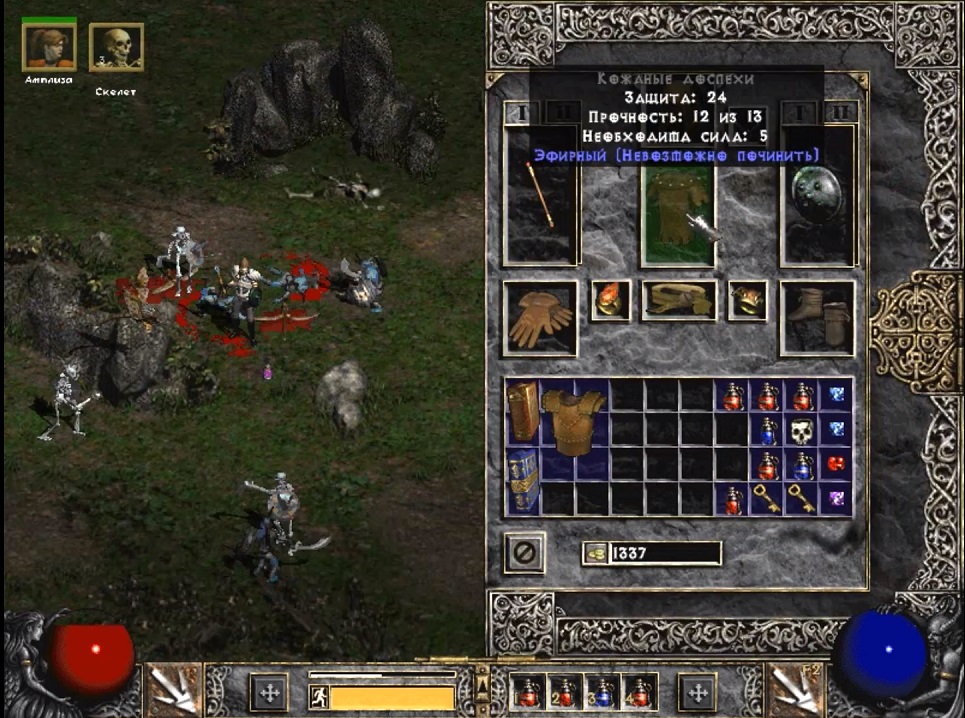Close the inventory with the circle-slash button
The width and height of the screenshot is (965, 718).
[x=525, y=552]
